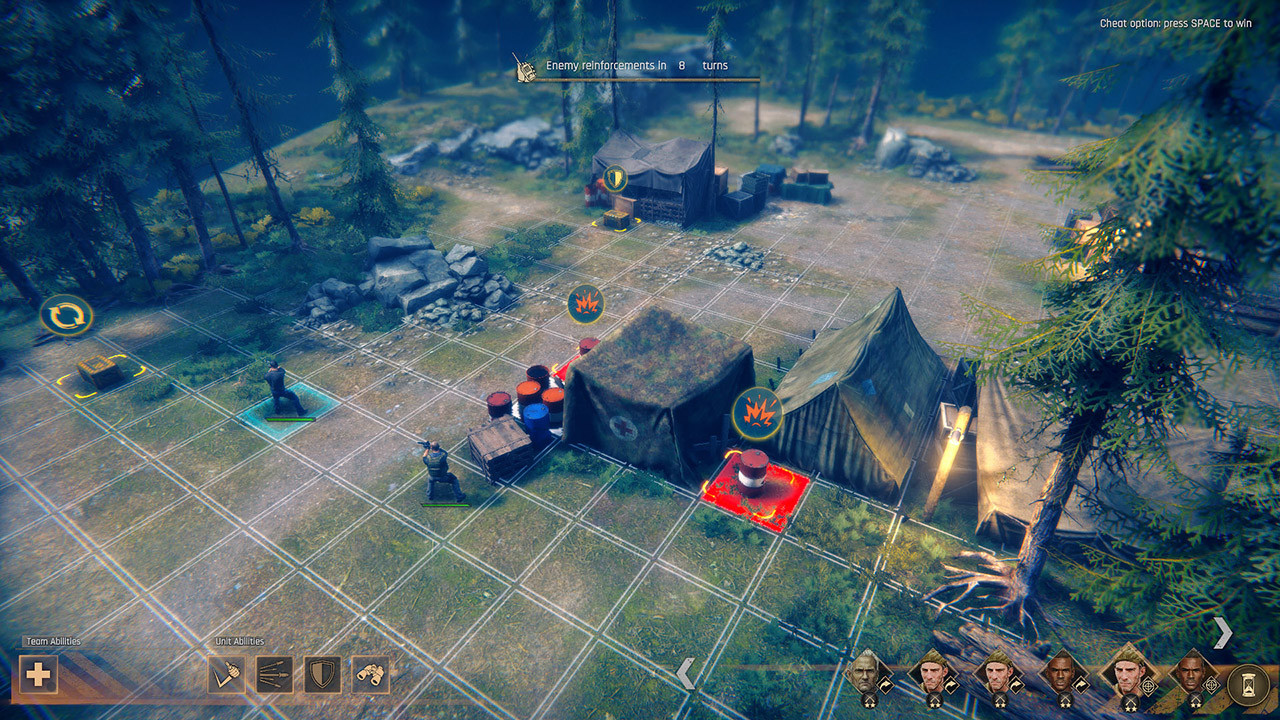The image size is (1280, 720).
Task: Use the thumbs-up checkmark unit ability
Action: (226, 674)
